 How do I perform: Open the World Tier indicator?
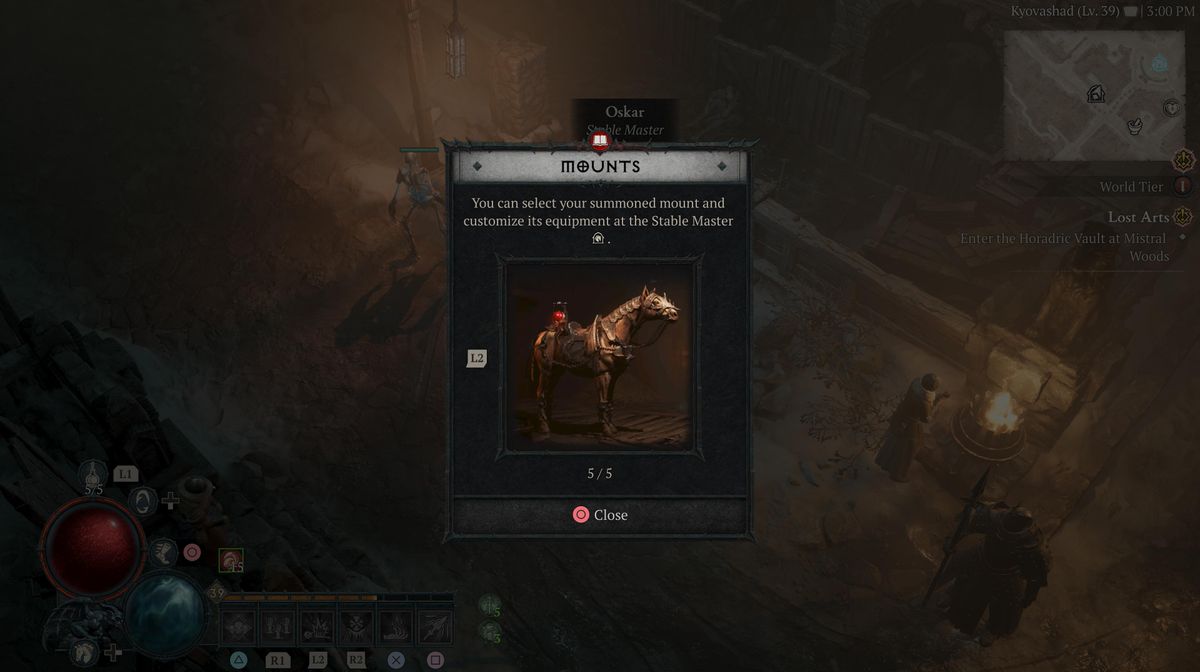(1184, 186)
